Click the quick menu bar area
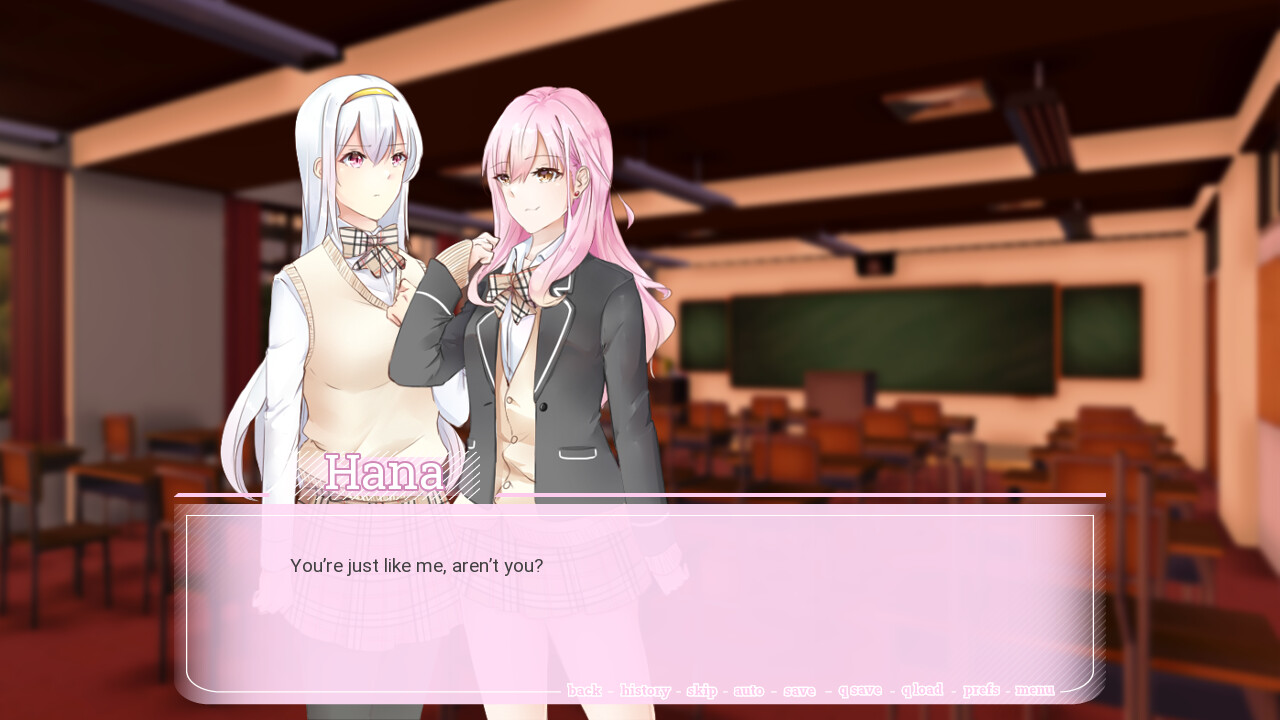The width and height of the screenshot is (1280, 720). (810, 690)
